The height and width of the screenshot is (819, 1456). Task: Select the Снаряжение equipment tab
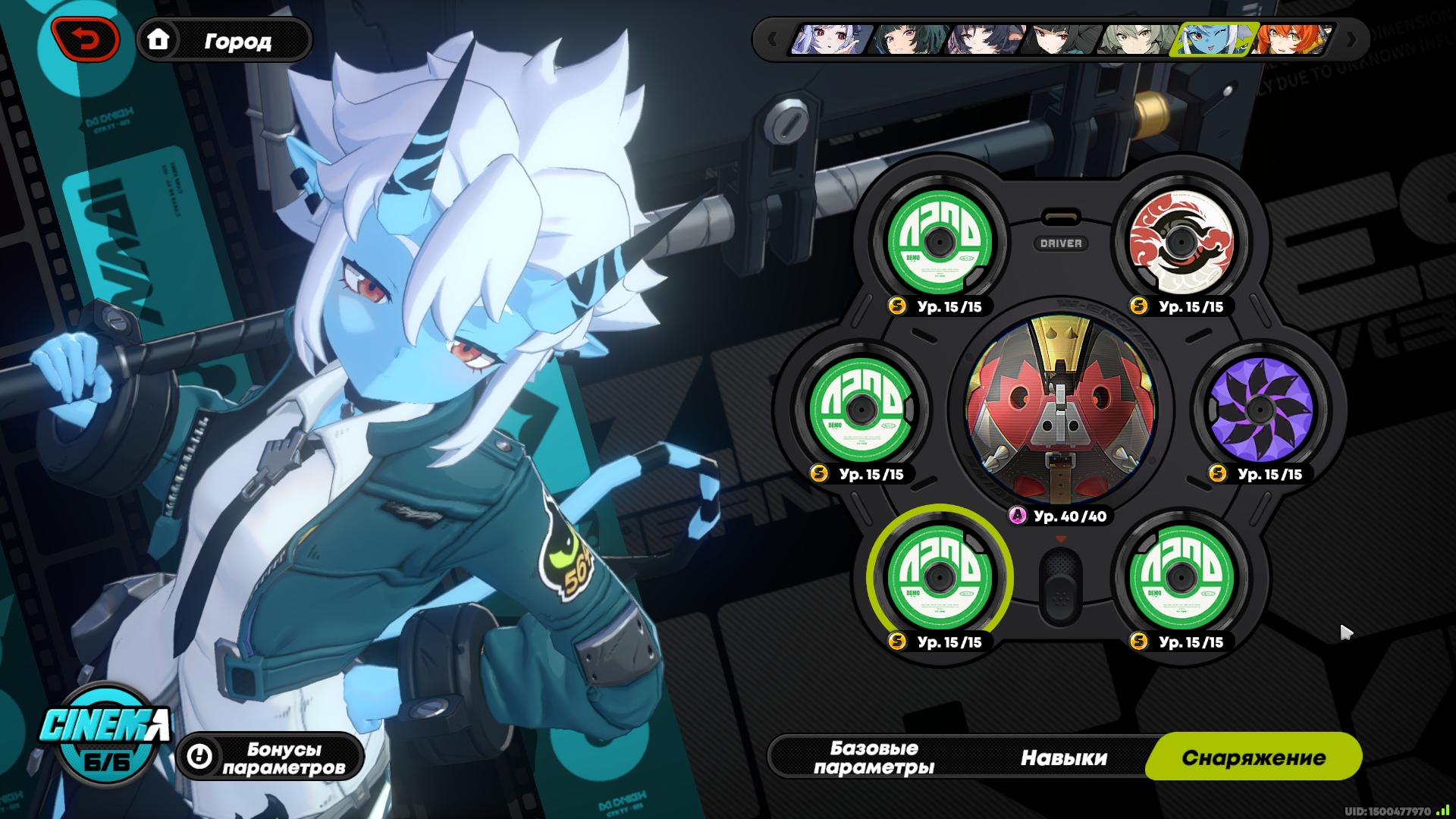[1254, 758]
